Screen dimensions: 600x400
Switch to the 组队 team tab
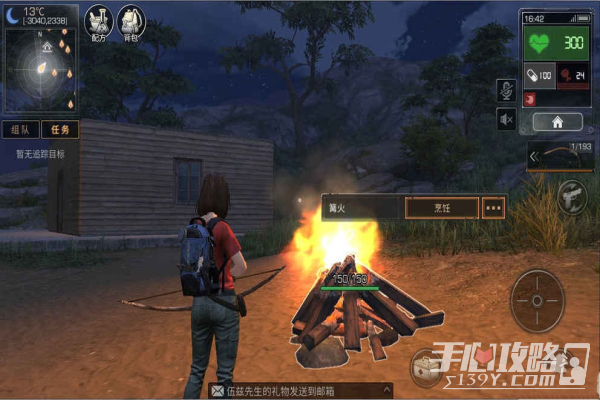(21, 129)
